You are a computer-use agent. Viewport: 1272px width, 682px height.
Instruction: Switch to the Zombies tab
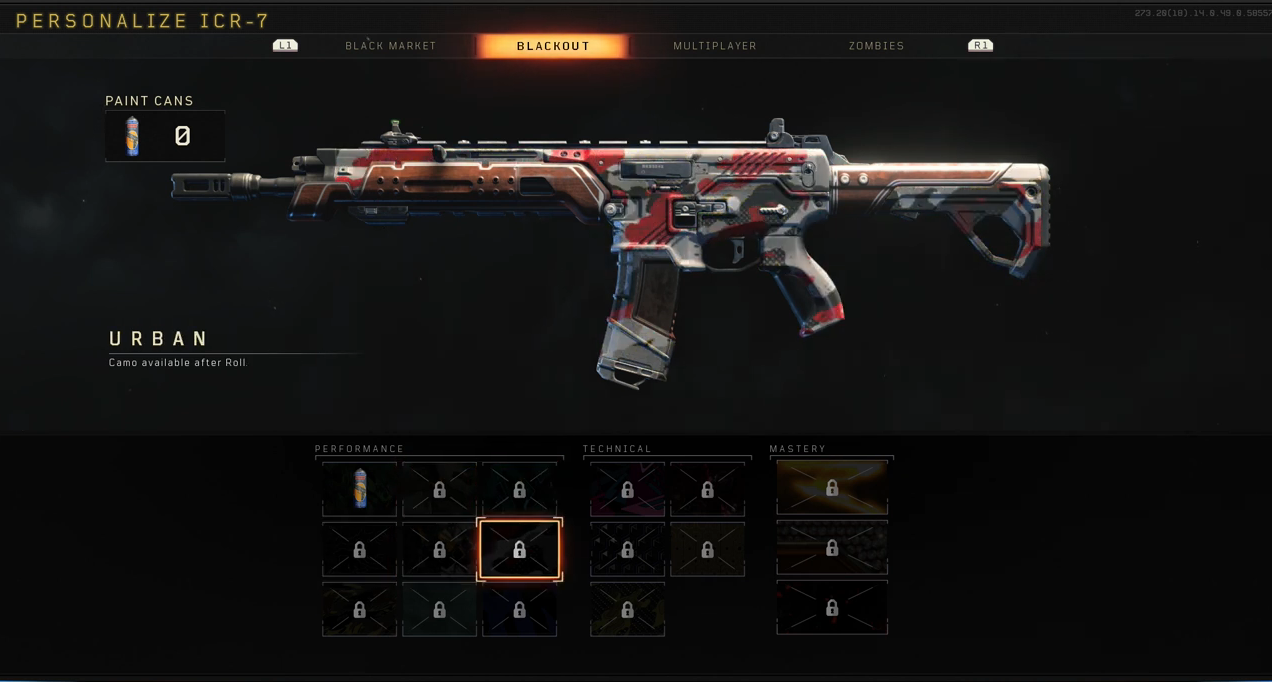point(876,46)
